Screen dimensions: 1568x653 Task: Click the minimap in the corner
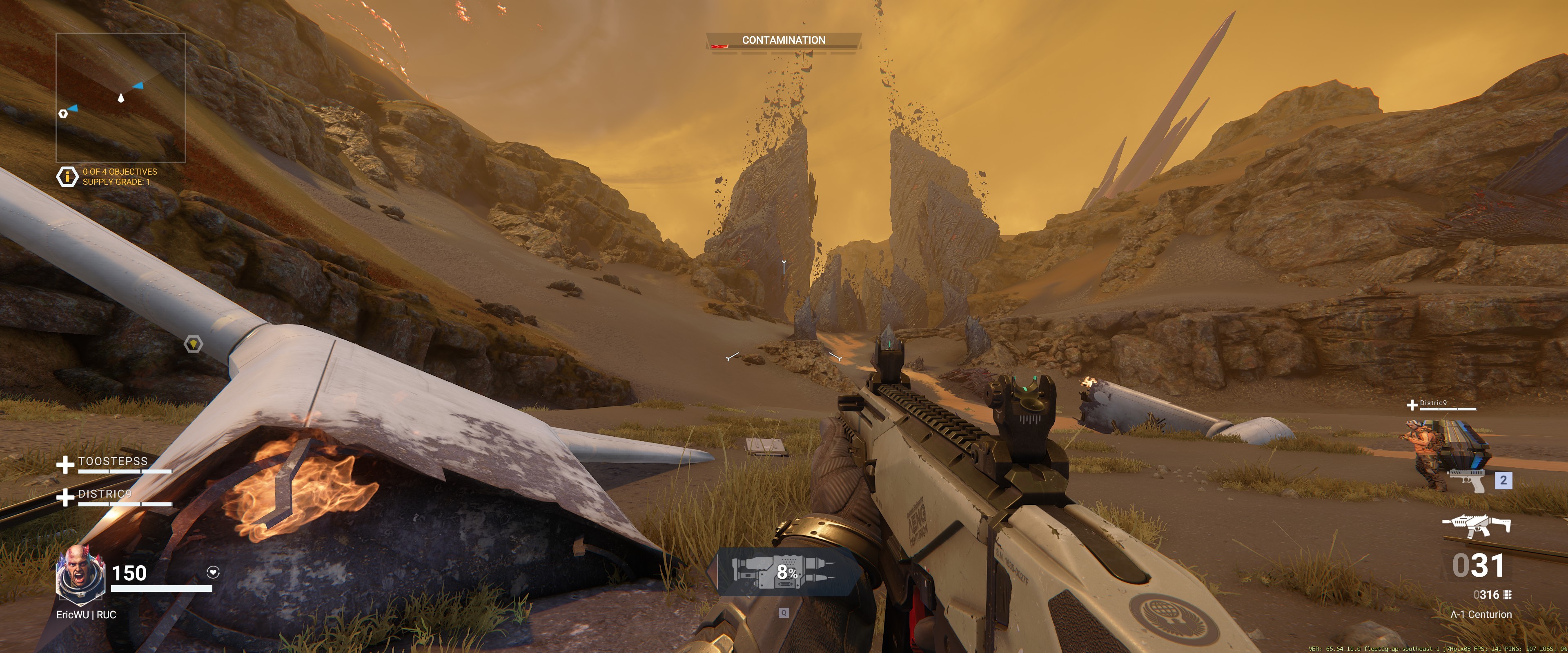coord(120,98)
